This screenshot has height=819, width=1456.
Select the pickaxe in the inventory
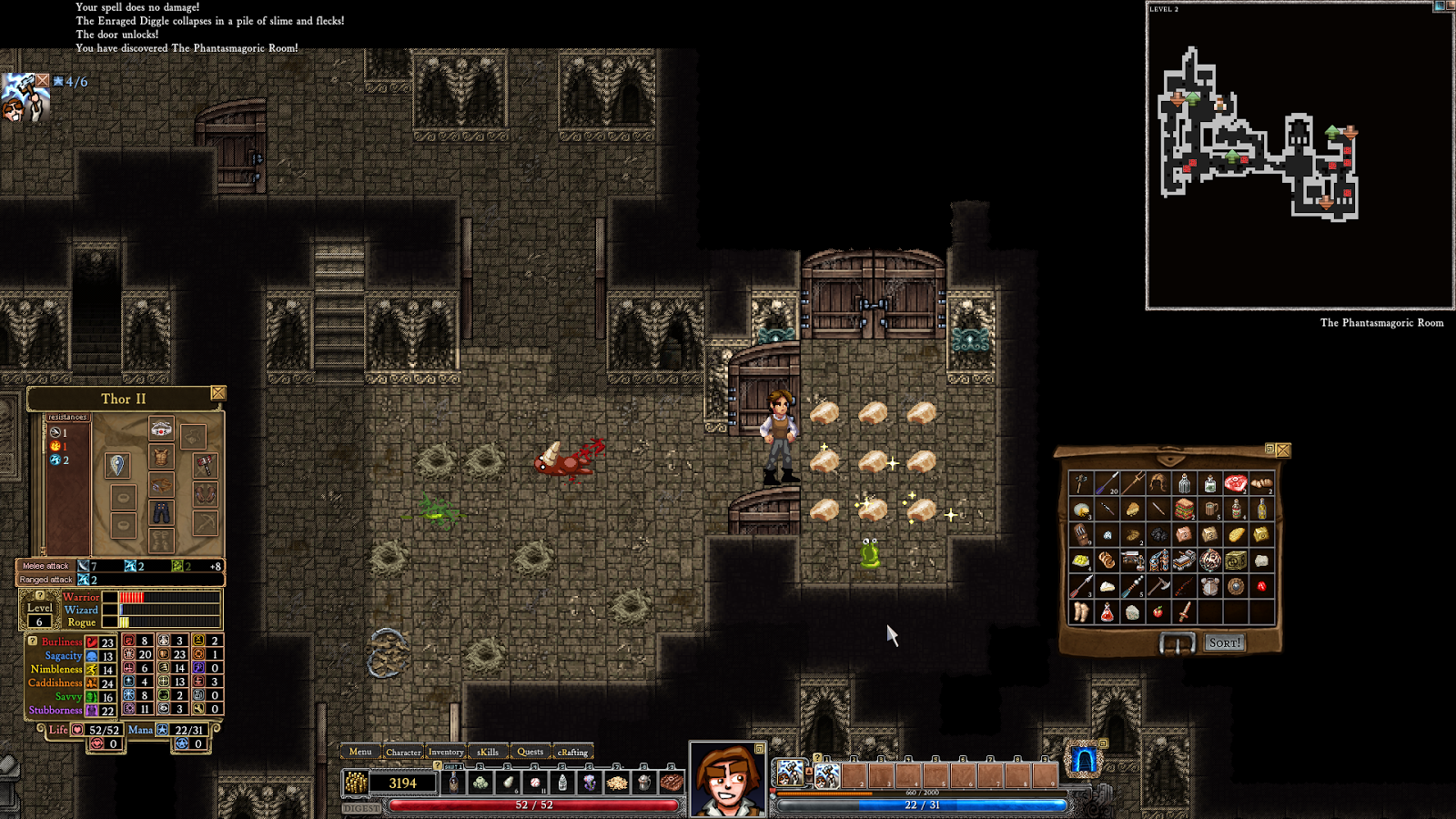(1158, 586)
